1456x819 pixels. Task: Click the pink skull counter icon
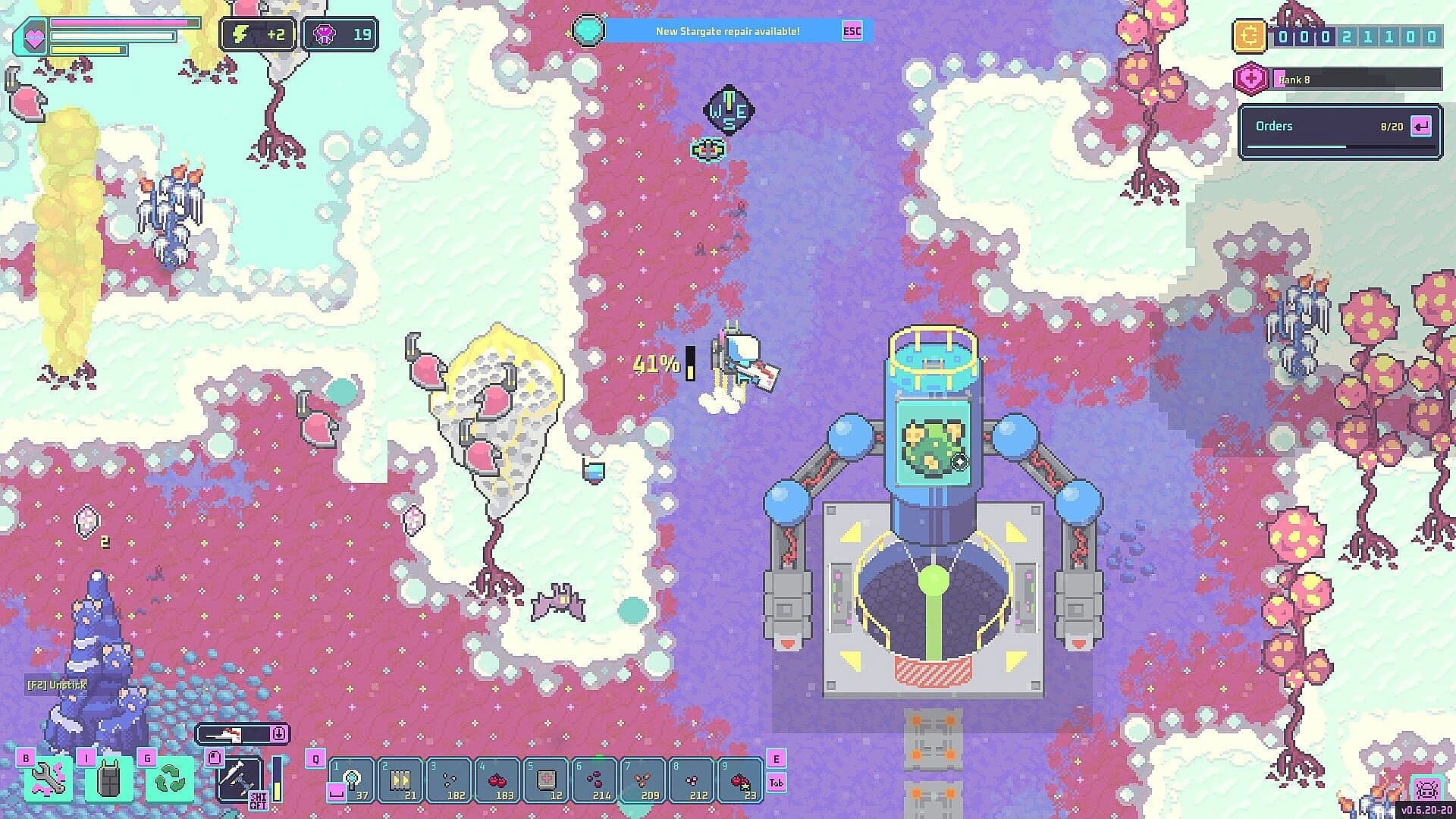click(325, 33)
